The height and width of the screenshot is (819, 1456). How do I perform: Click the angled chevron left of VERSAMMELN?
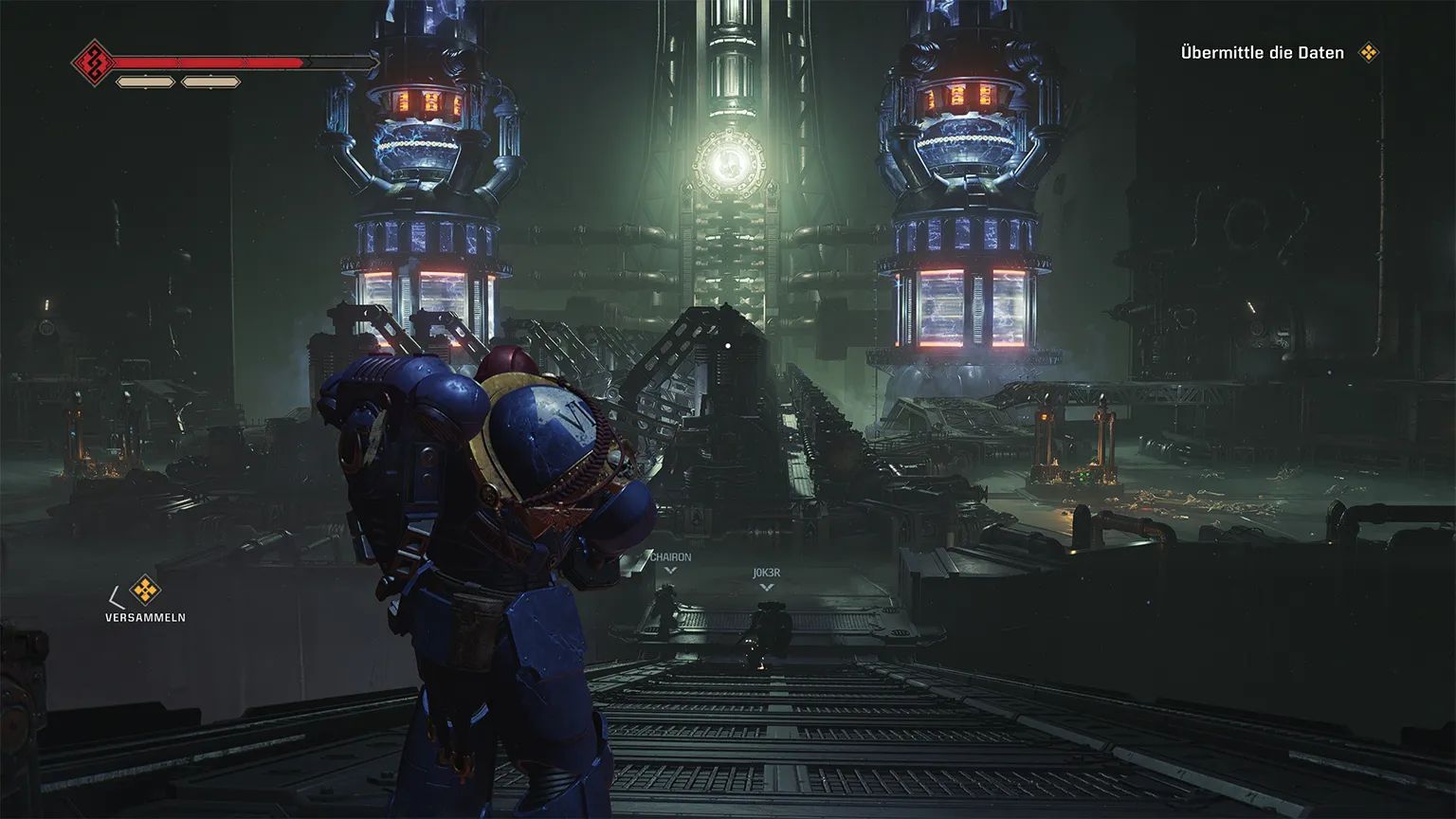pyautogui.click(x=116, y=595)
